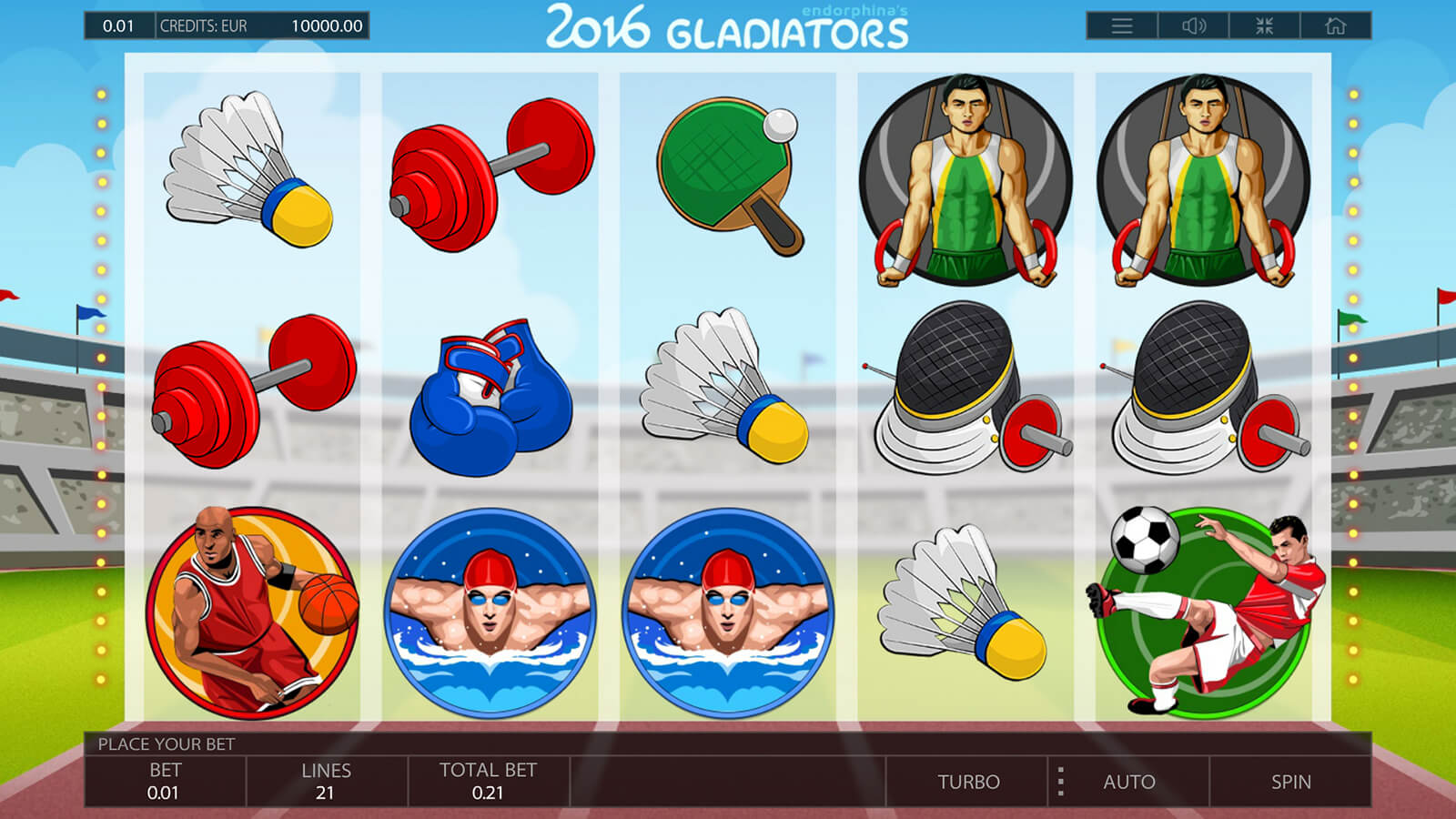Select the 0.01 coin value box
Image resolution: width=1456 pixels, height=819 pixels.
click(x=119, y=26)
